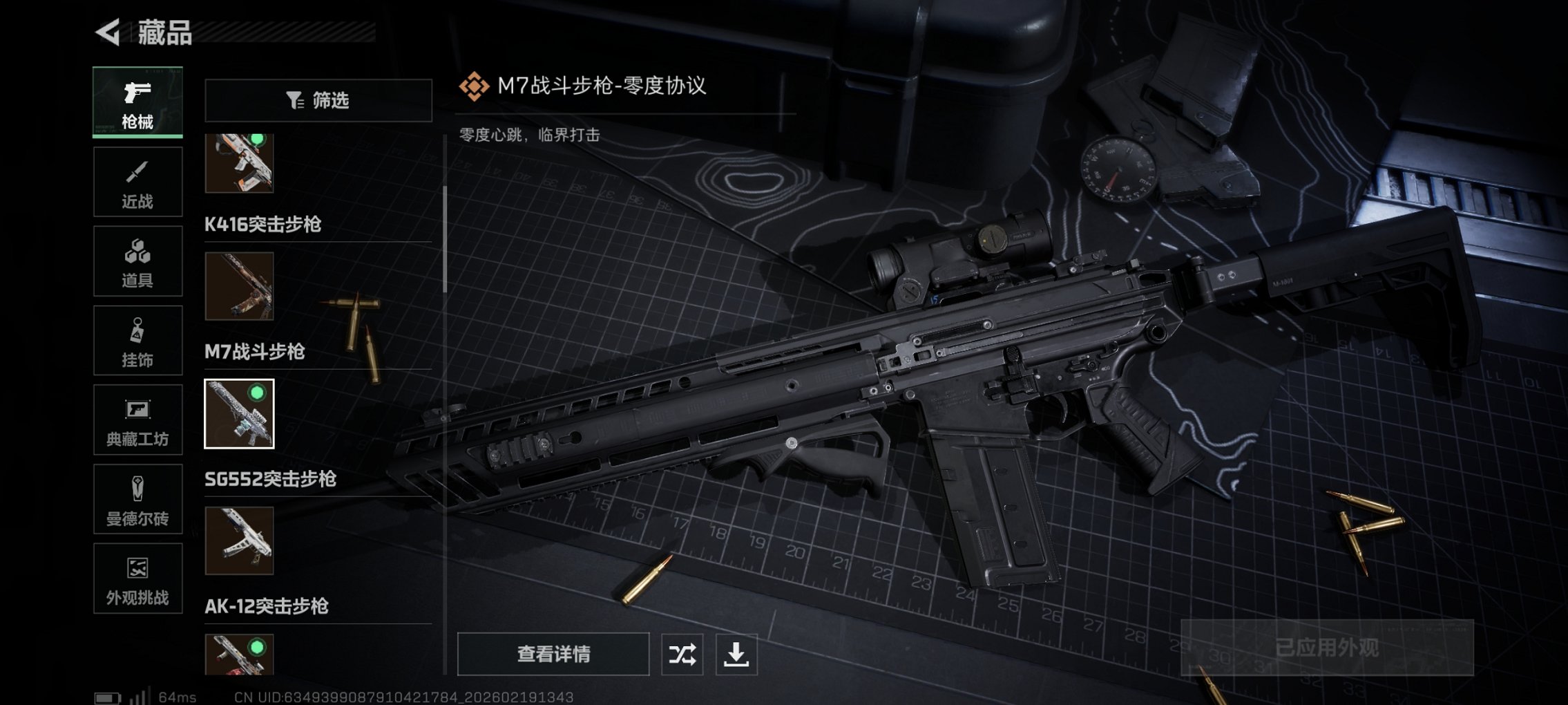The height and width of the screenshot is (705, 1568).
Task: Open the 筛选 filter options
Action: click(318, 100)
